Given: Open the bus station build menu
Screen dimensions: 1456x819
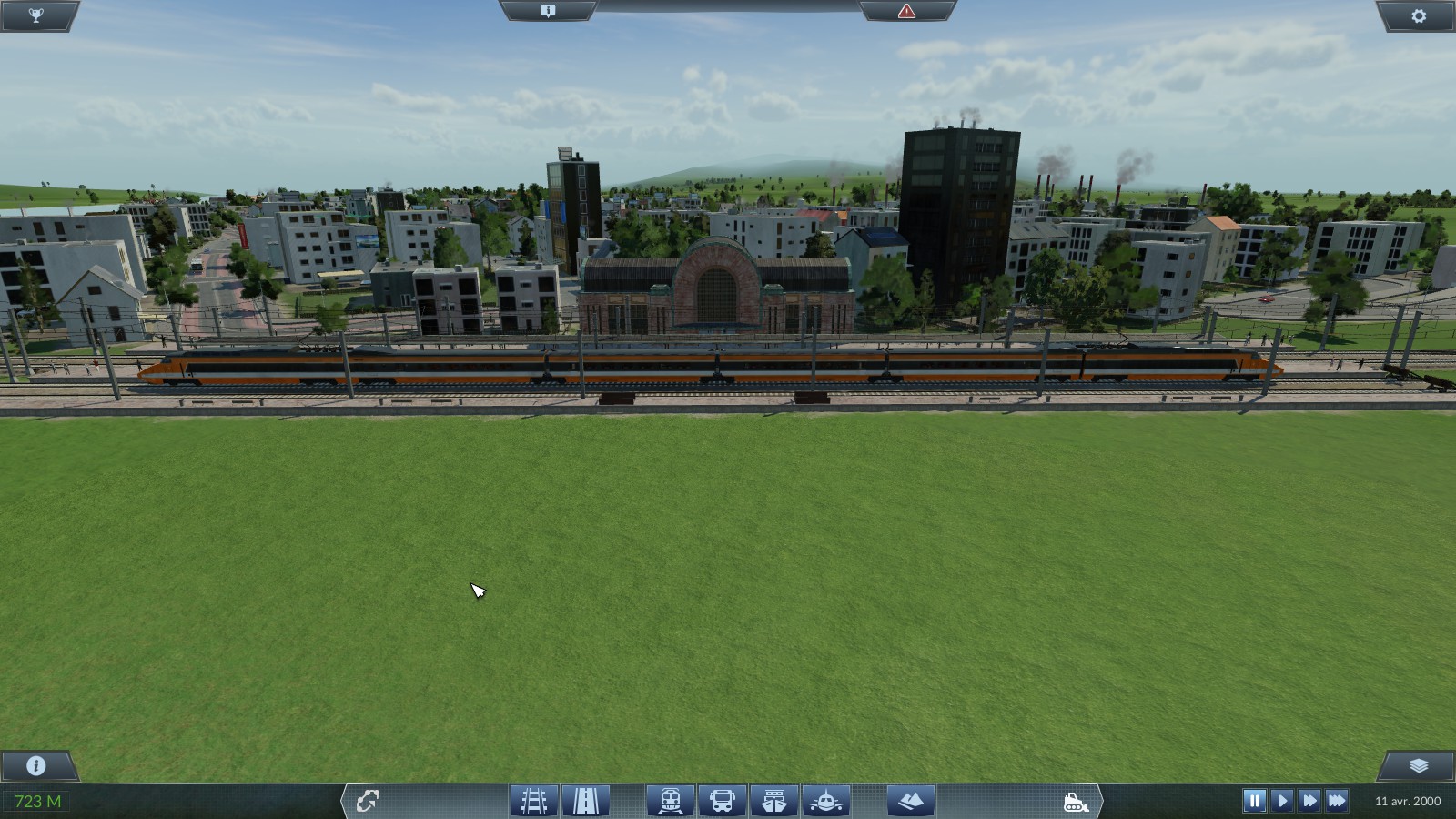Looking at the screenshot, I should 723,801.
